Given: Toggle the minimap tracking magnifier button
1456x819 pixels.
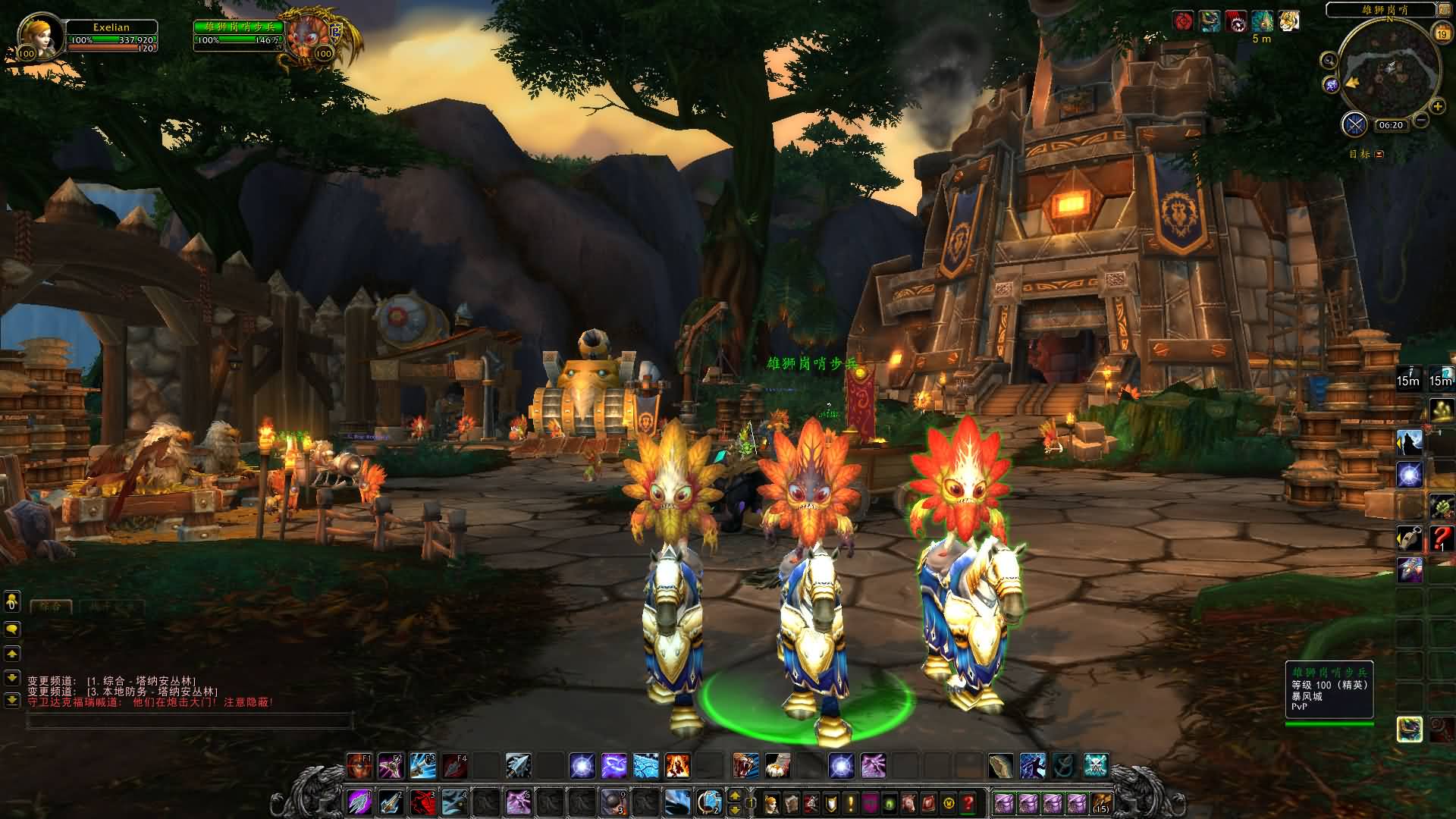Looking at the screenshot, I should pos(1329,61).
